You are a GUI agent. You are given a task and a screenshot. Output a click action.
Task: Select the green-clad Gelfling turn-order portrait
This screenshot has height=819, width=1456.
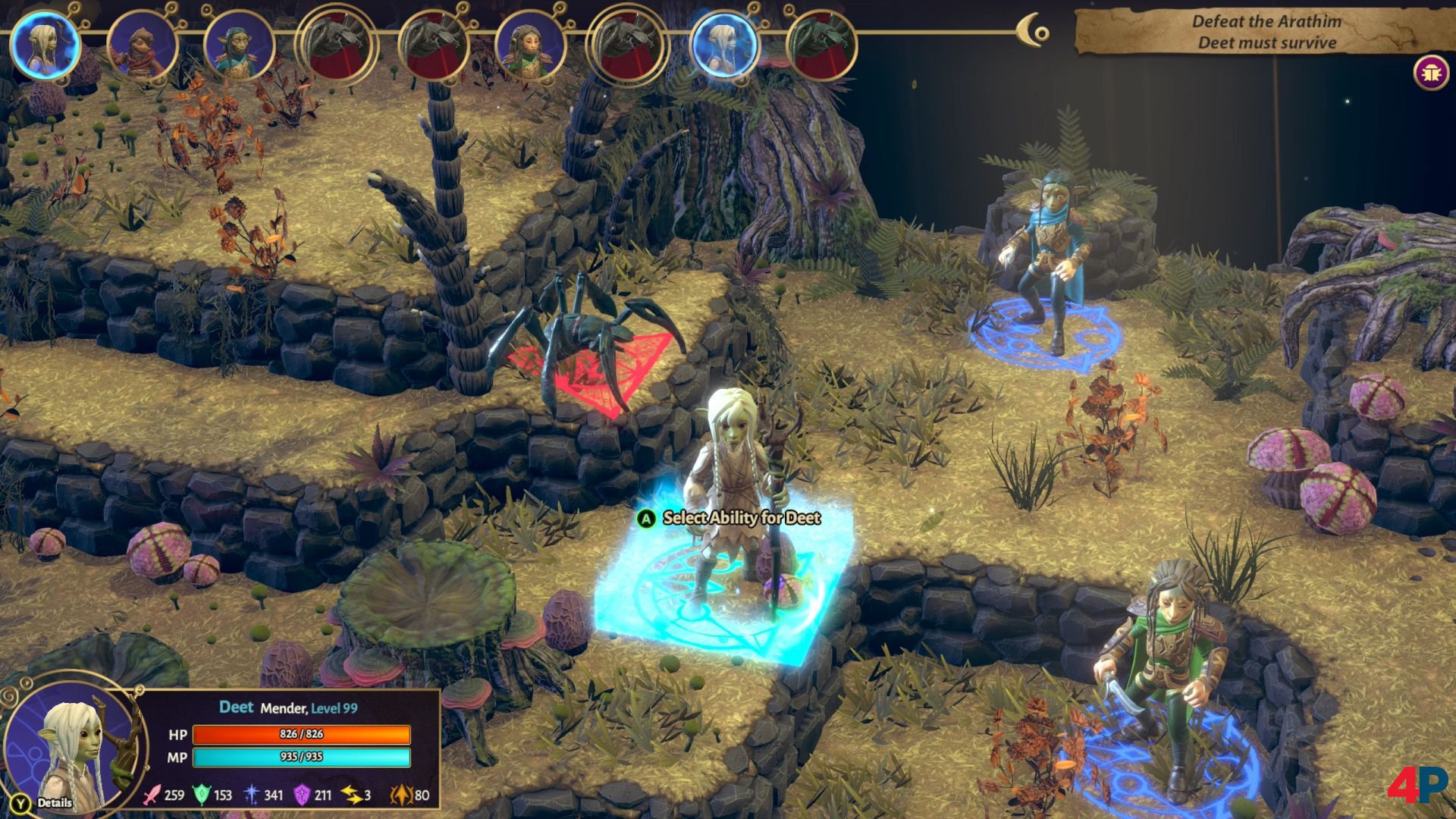(x=529, y=47)
